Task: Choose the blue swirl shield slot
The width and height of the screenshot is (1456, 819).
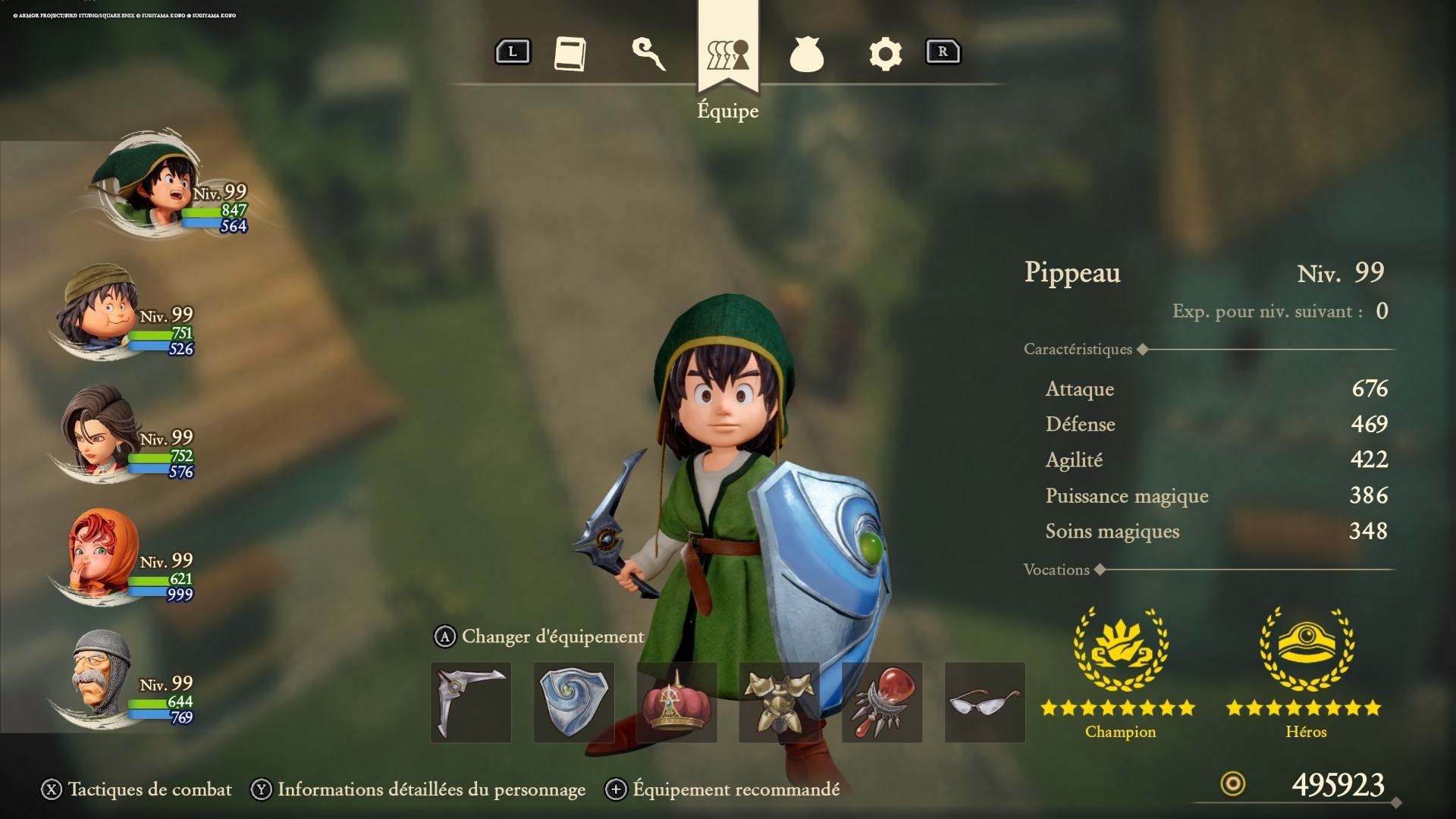Action: click(574, 702)
